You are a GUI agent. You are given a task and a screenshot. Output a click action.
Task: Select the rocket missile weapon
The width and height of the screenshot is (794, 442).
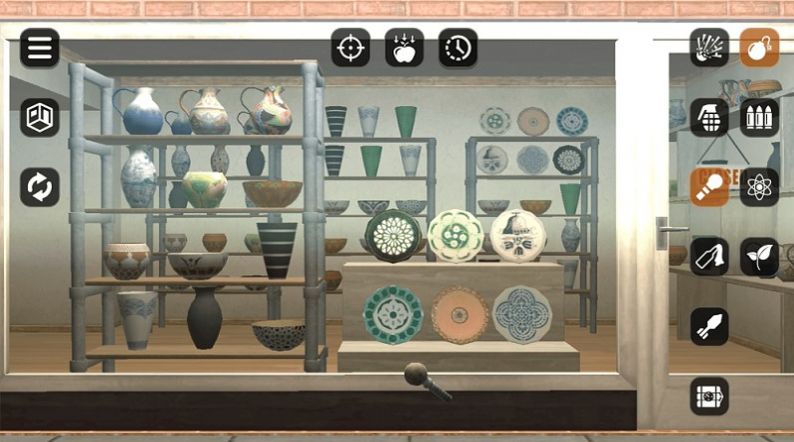tap(709, 326)
